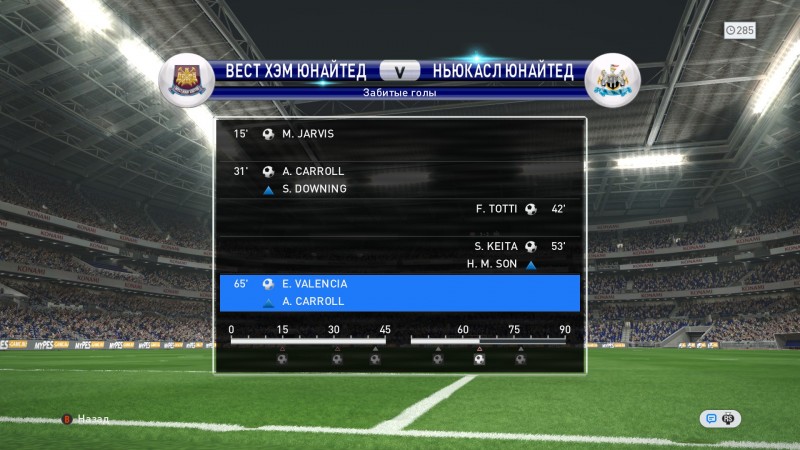Select M. Jarvis's 15th-minute goal row
The image size is (800, 450).
click(x=400, y=133)
